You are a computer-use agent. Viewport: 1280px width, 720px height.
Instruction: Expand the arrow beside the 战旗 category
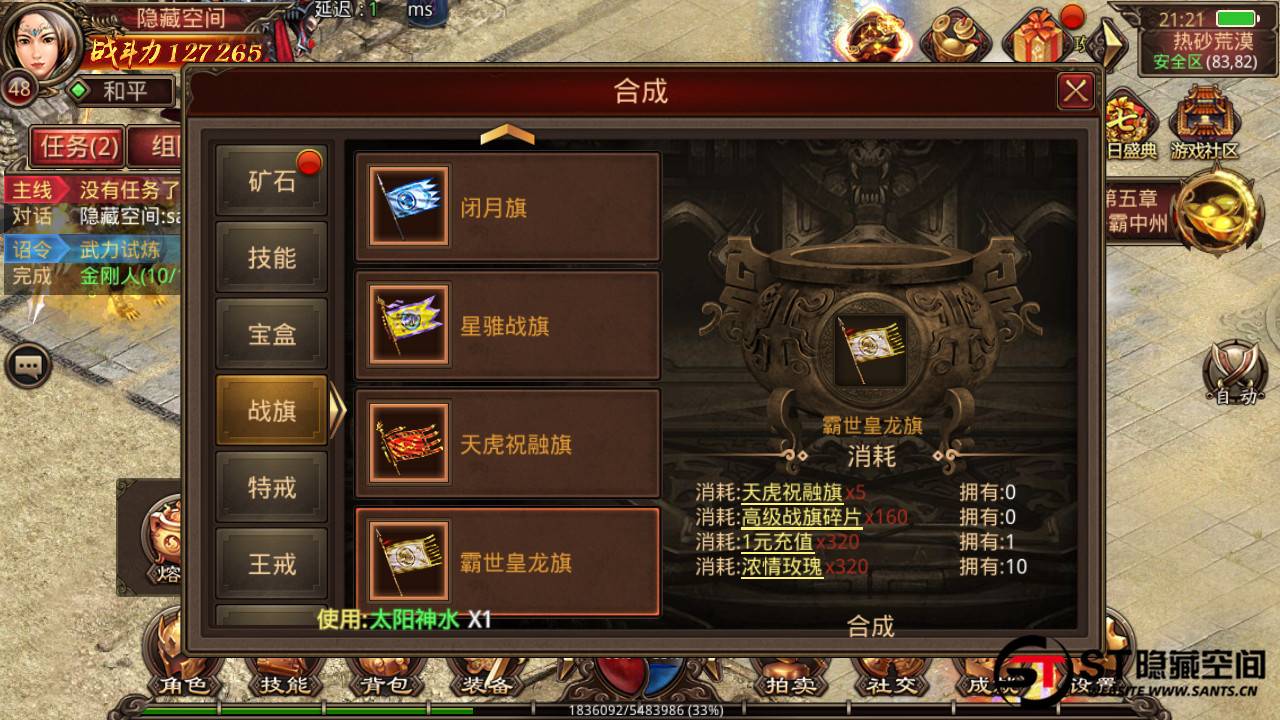[340, 410]
